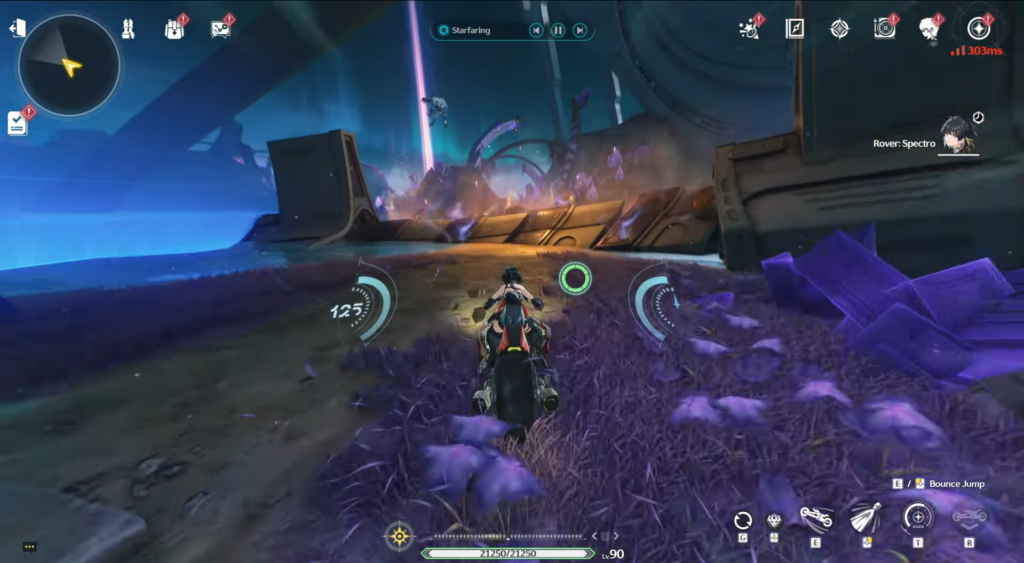1024x563 pixels.
Task: Open the events sparkle icon
Action: pyautogui.click(x=749, y=28)
